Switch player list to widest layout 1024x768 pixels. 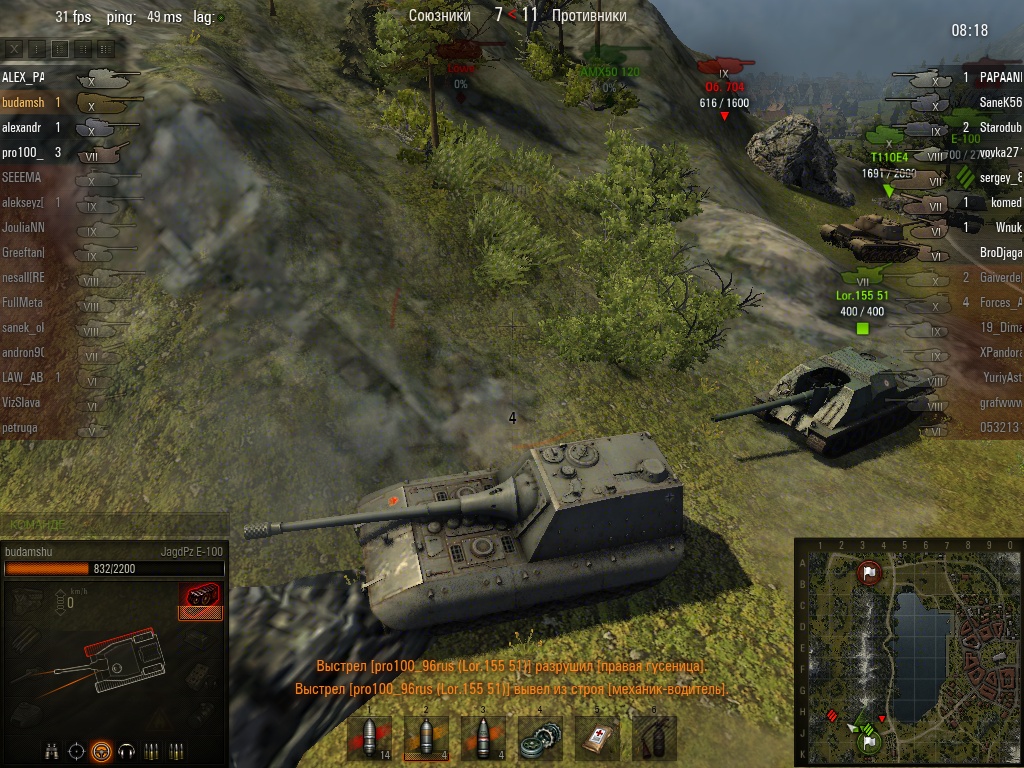point(105,48)
